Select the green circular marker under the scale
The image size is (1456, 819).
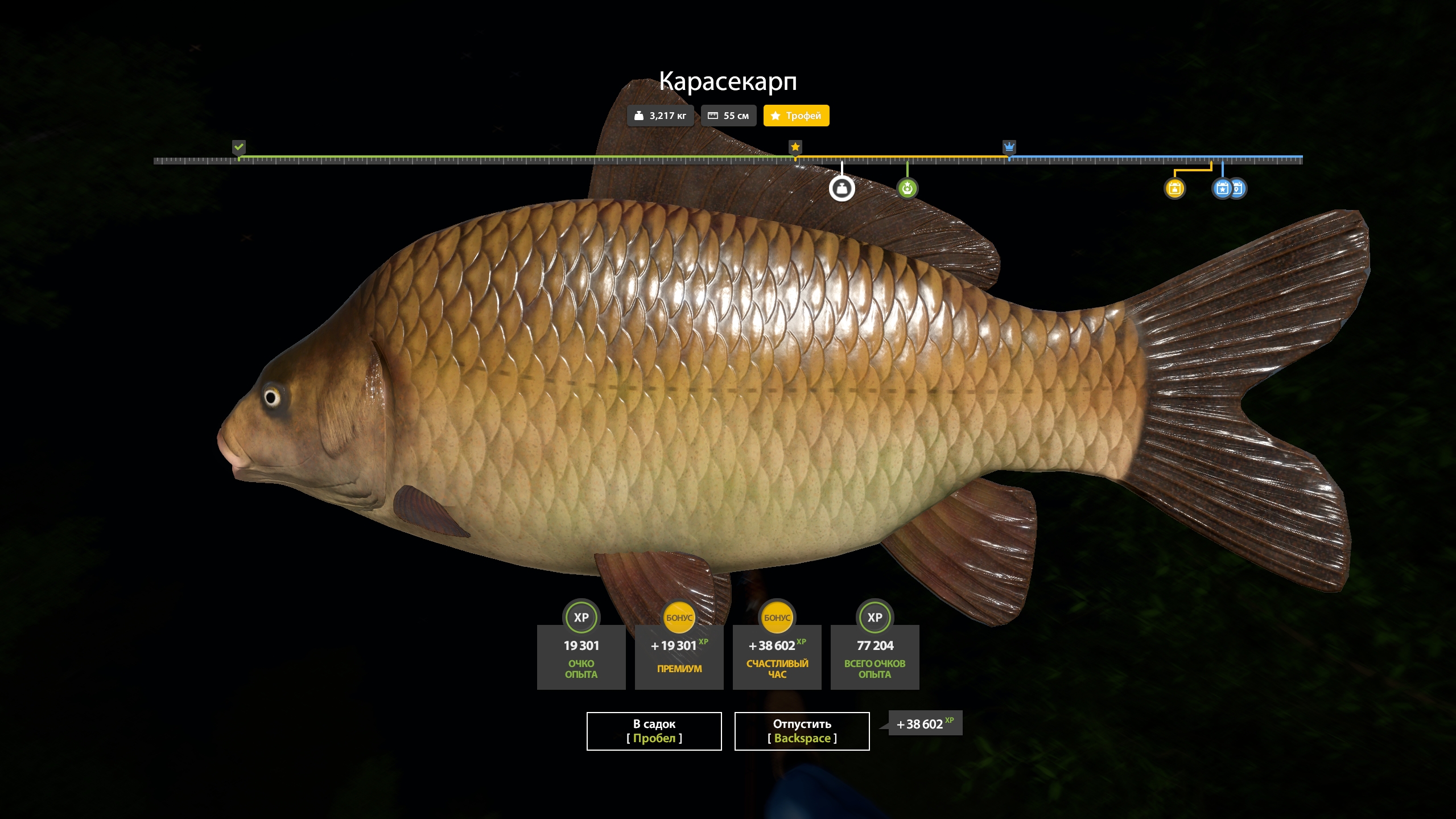point(907,188)
